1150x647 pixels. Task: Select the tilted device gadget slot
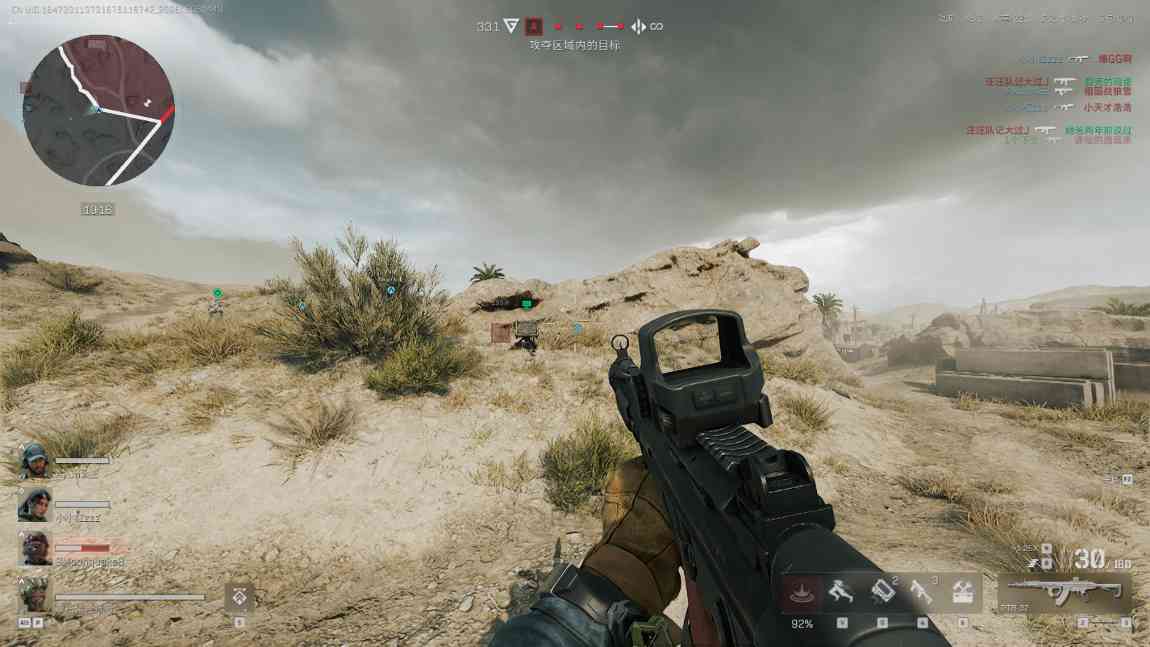[881, 593]
